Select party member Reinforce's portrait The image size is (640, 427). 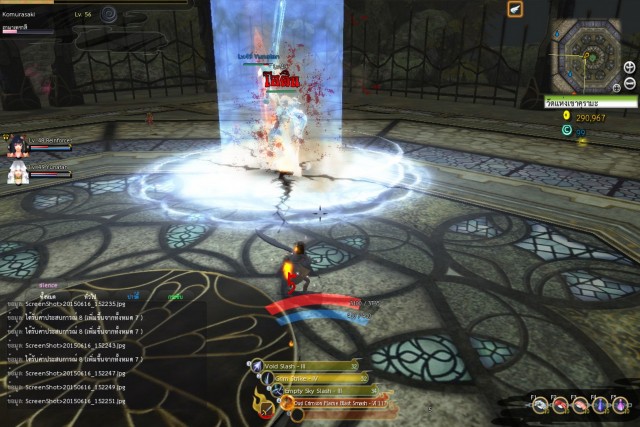pyautogui.click(x=15, y=148)
